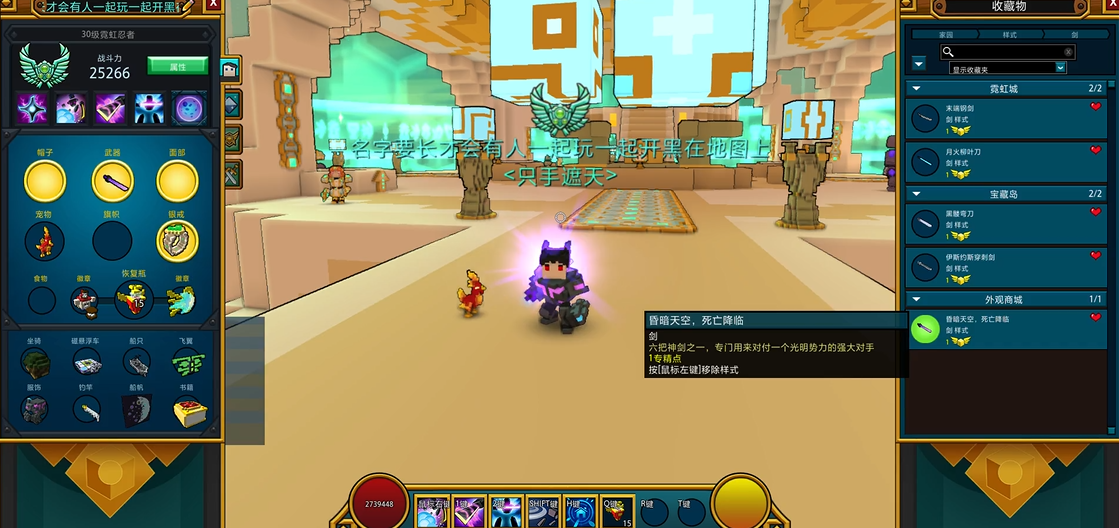Click the green 属性 attributes button
The height and width of the screenshot is (528, 1119).
pyautogui.click(x=177, y=66)
